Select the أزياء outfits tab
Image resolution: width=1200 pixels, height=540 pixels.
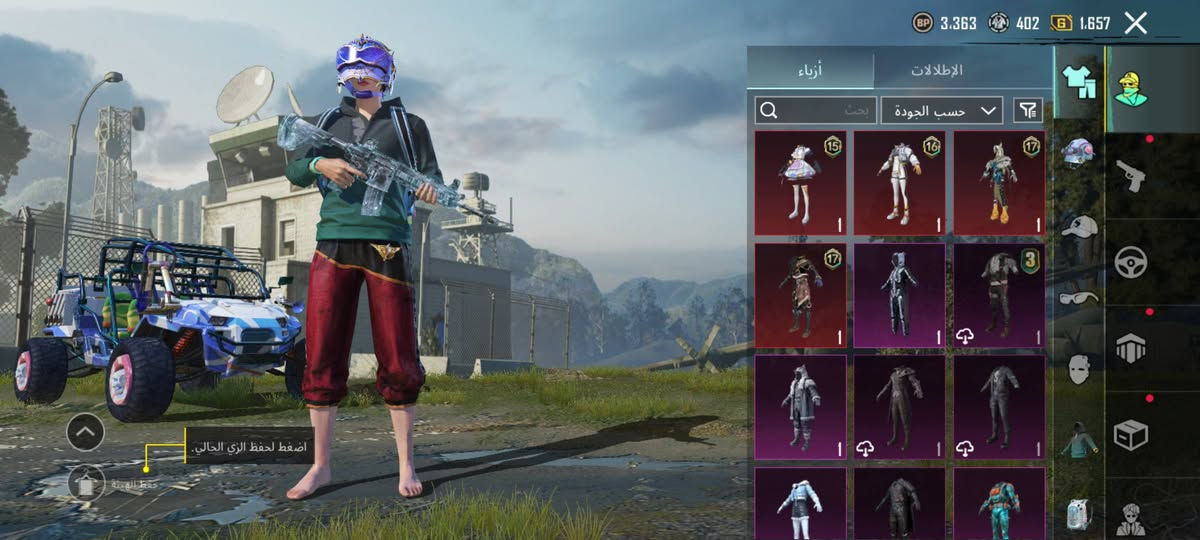[810, 71]
